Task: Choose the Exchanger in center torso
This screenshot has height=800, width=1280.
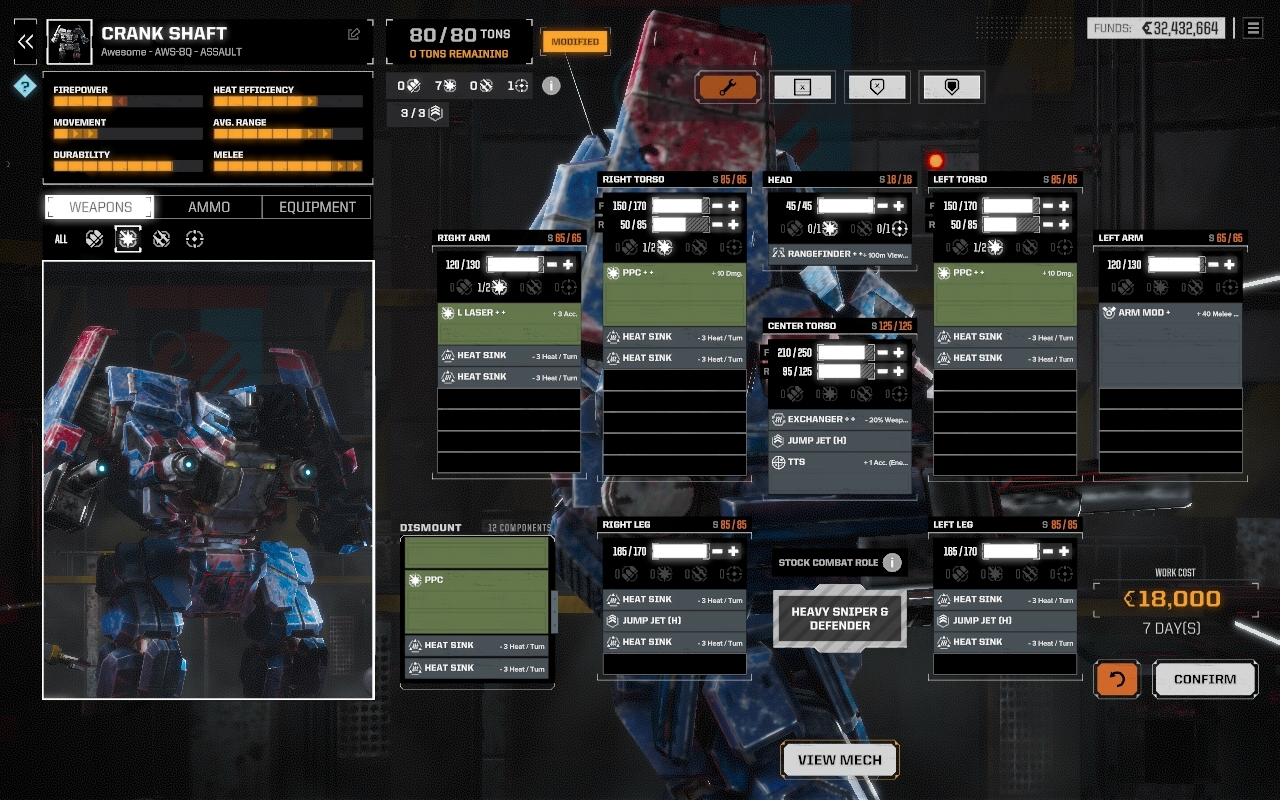Action: [840, 419]
